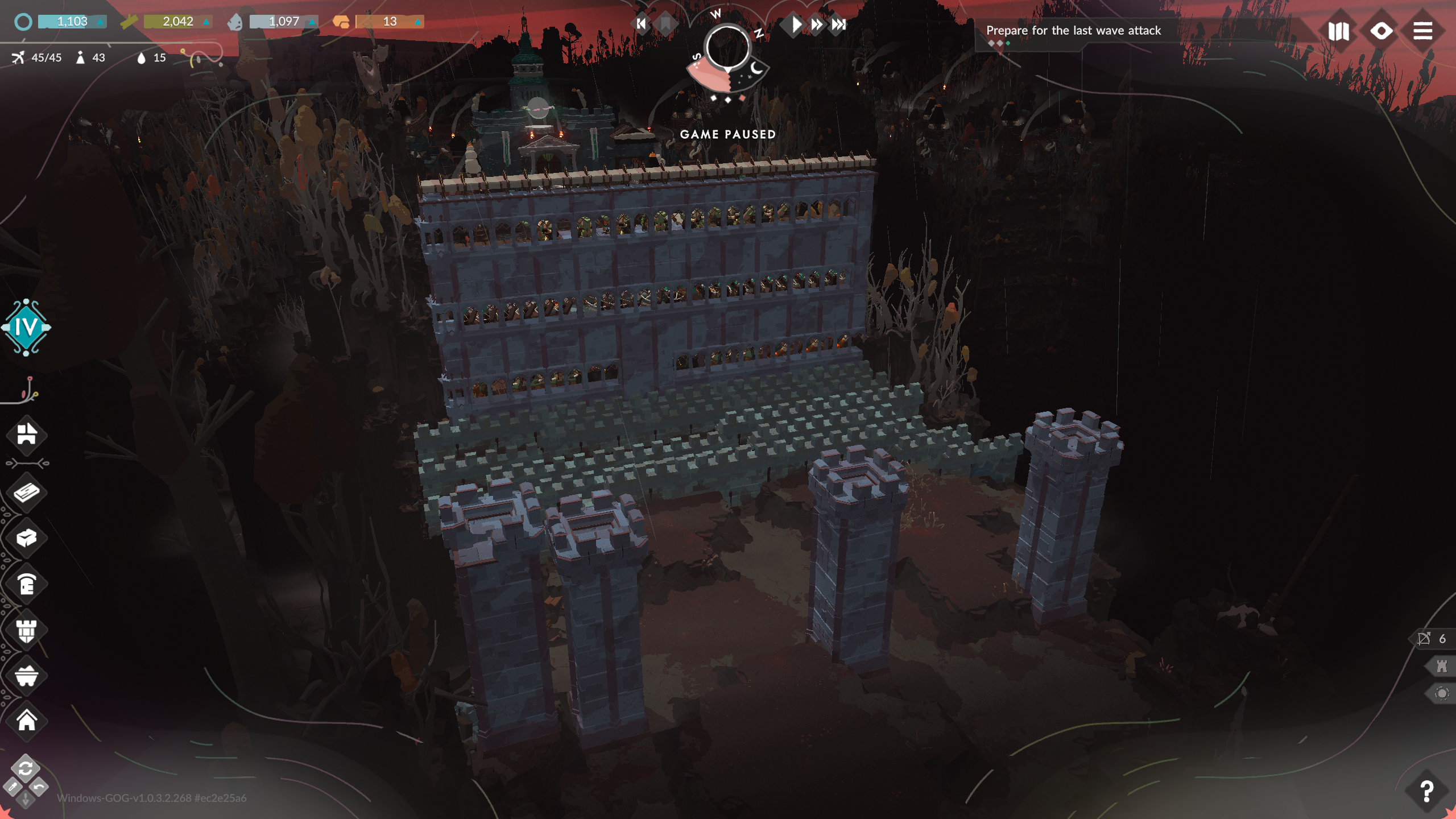Open the map view
Image resolution: width=1456 pixels, height=819 pixels.
click(1338, 31)
